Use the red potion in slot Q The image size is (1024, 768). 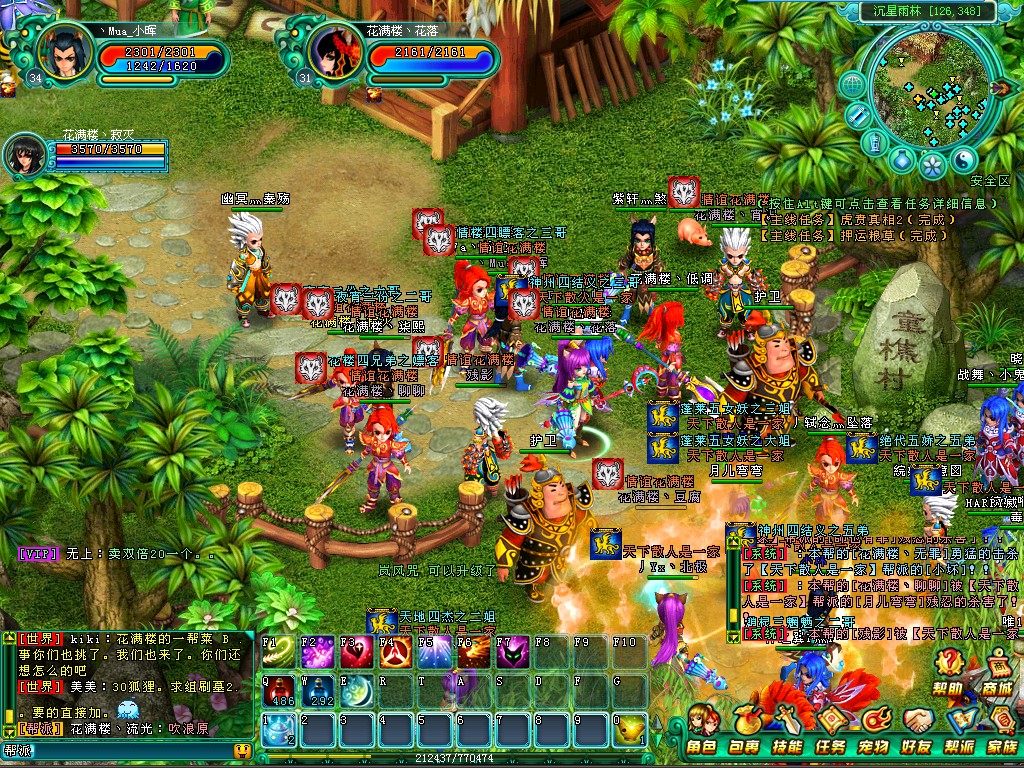click(x=279, y=690)
